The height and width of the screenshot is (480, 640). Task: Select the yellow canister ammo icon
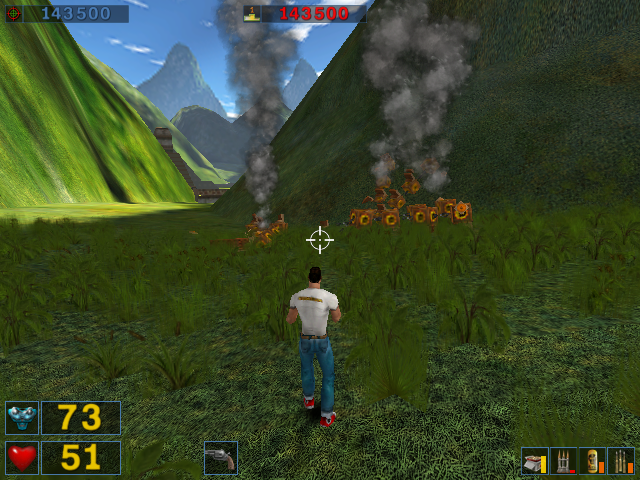593,461
